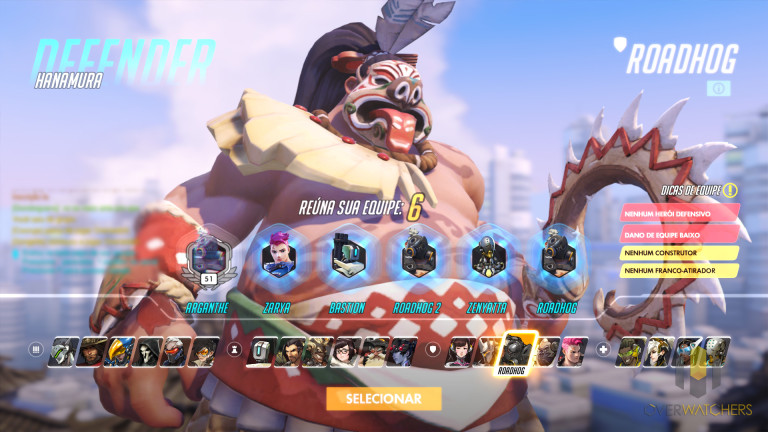Image resolution: width=768 pixels, height=432 pixels.
Task: Pick Widowmaker from the defense heroes
Action: (402, 351)
